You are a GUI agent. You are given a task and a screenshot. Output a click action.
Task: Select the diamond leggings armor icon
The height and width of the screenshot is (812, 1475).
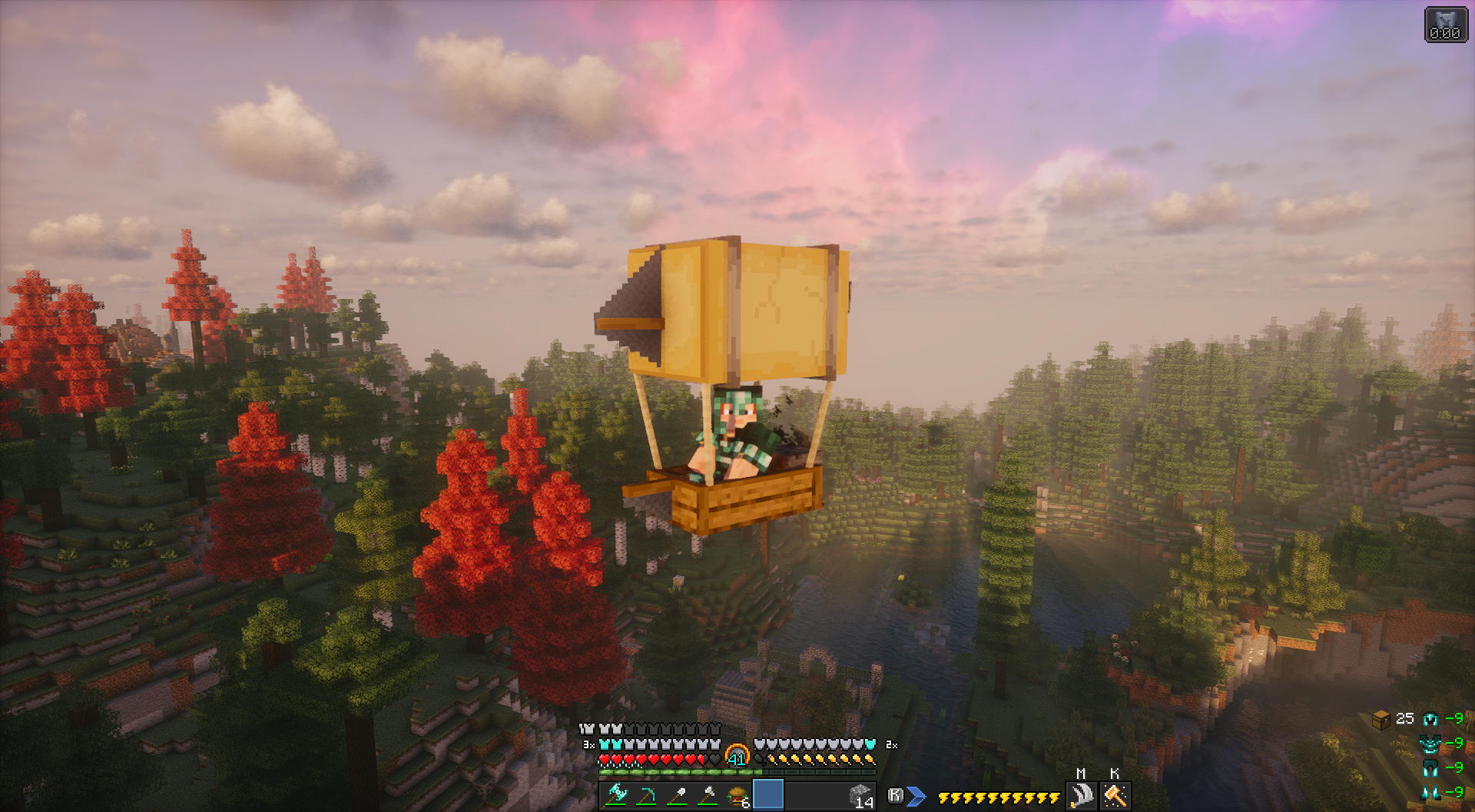(1430, 767)
